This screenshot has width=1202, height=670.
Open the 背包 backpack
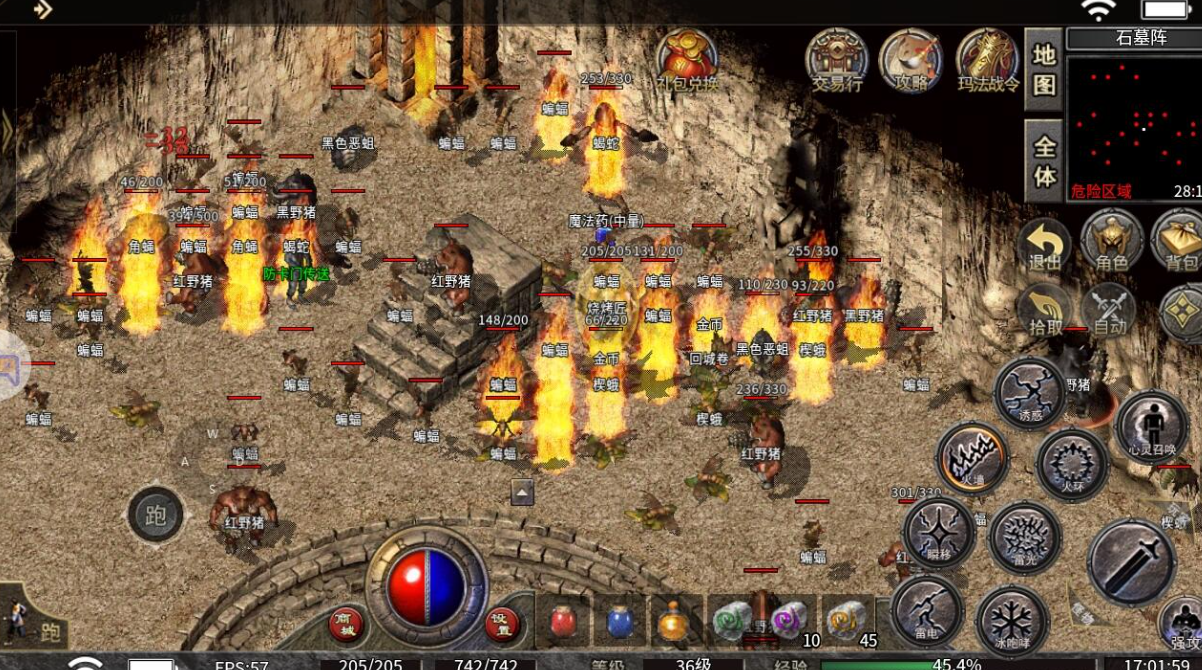1180,243
